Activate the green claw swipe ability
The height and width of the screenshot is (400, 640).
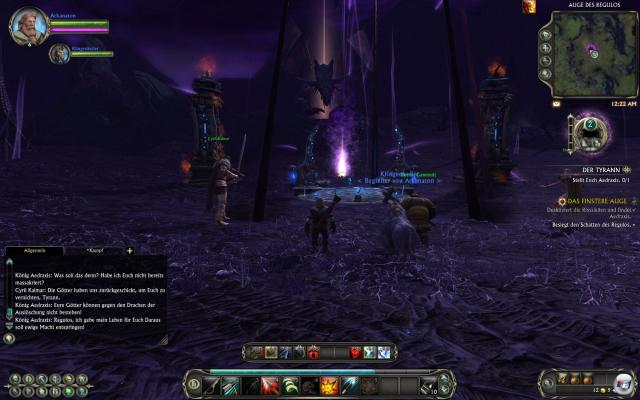click(289, 385)
